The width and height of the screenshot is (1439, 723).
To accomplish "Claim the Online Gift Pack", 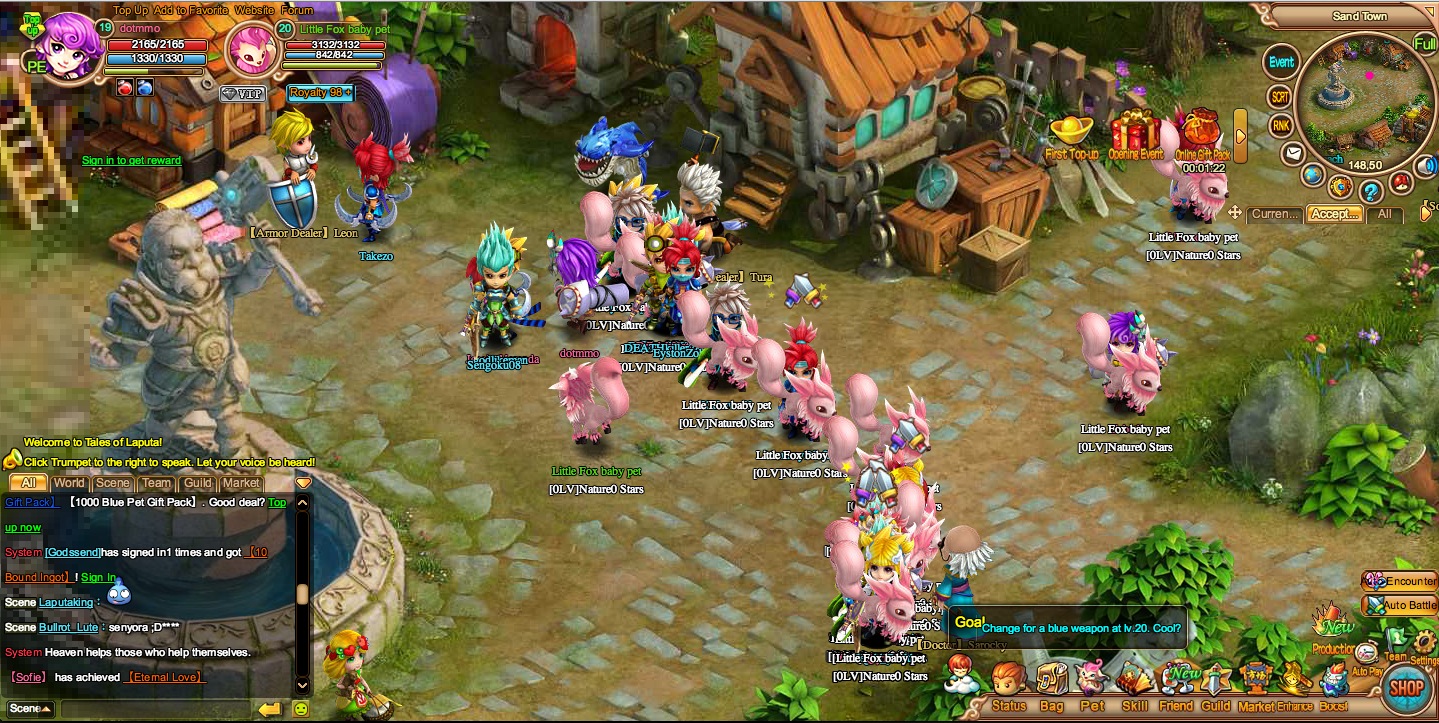I will tap(1201, 134).
